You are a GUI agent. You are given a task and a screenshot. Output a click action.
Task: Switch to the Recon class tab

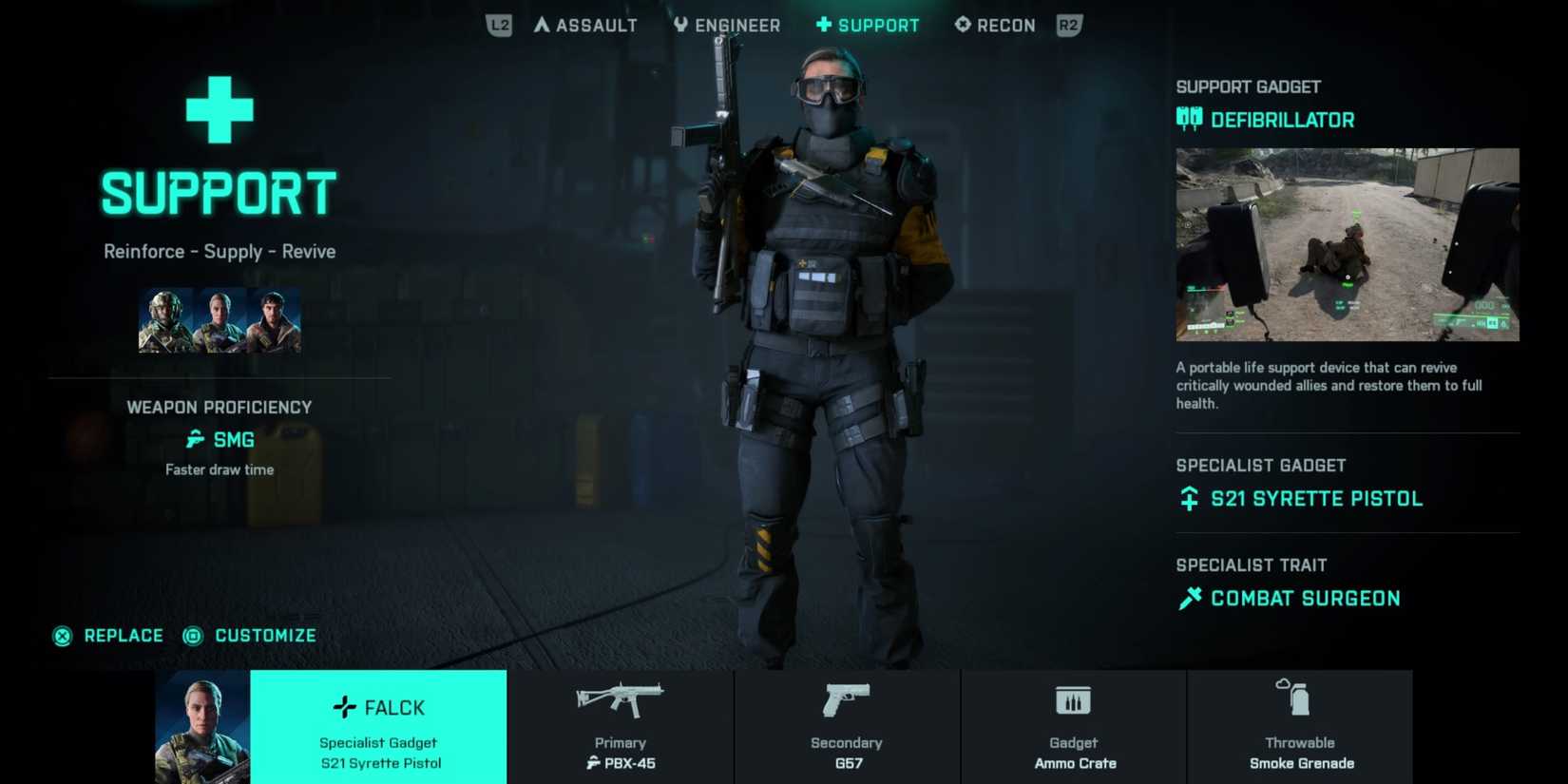(x=994, y=26)
